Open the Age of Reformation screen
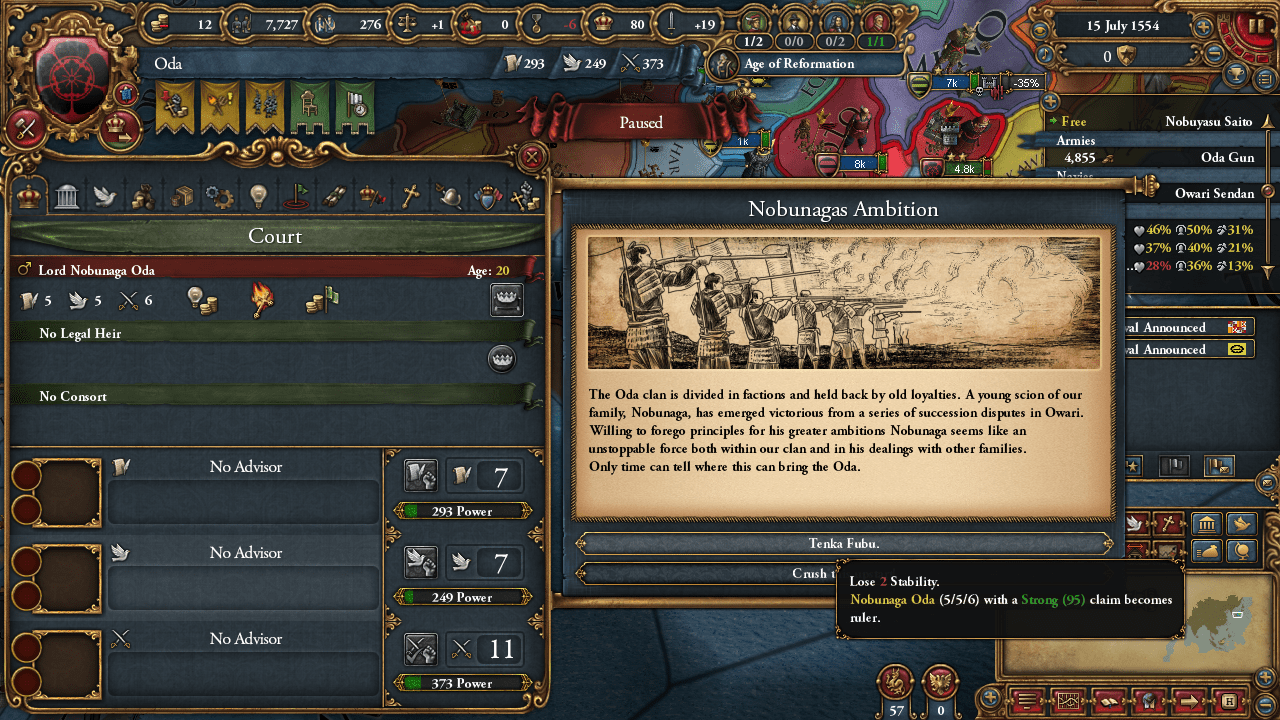Screen dimensions: 1280x720 coord(803,63)
